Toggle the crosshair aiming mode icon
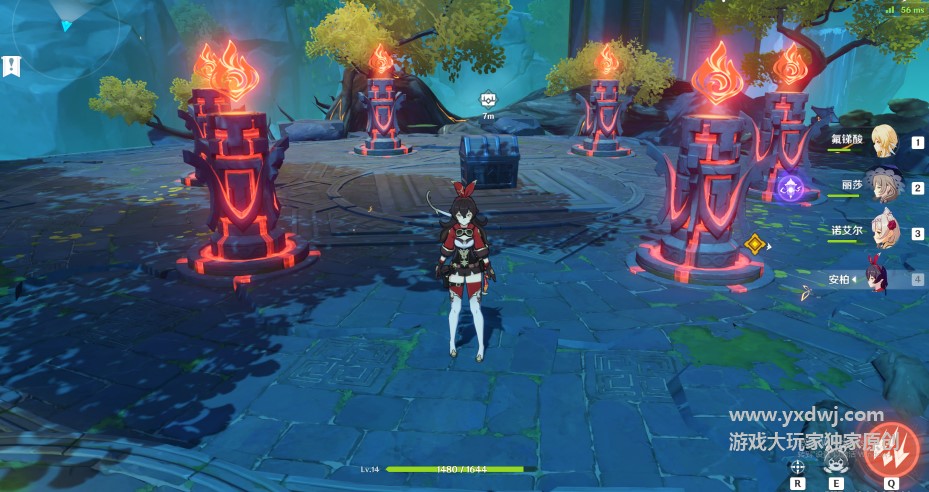929x492 pixels. 798,467
